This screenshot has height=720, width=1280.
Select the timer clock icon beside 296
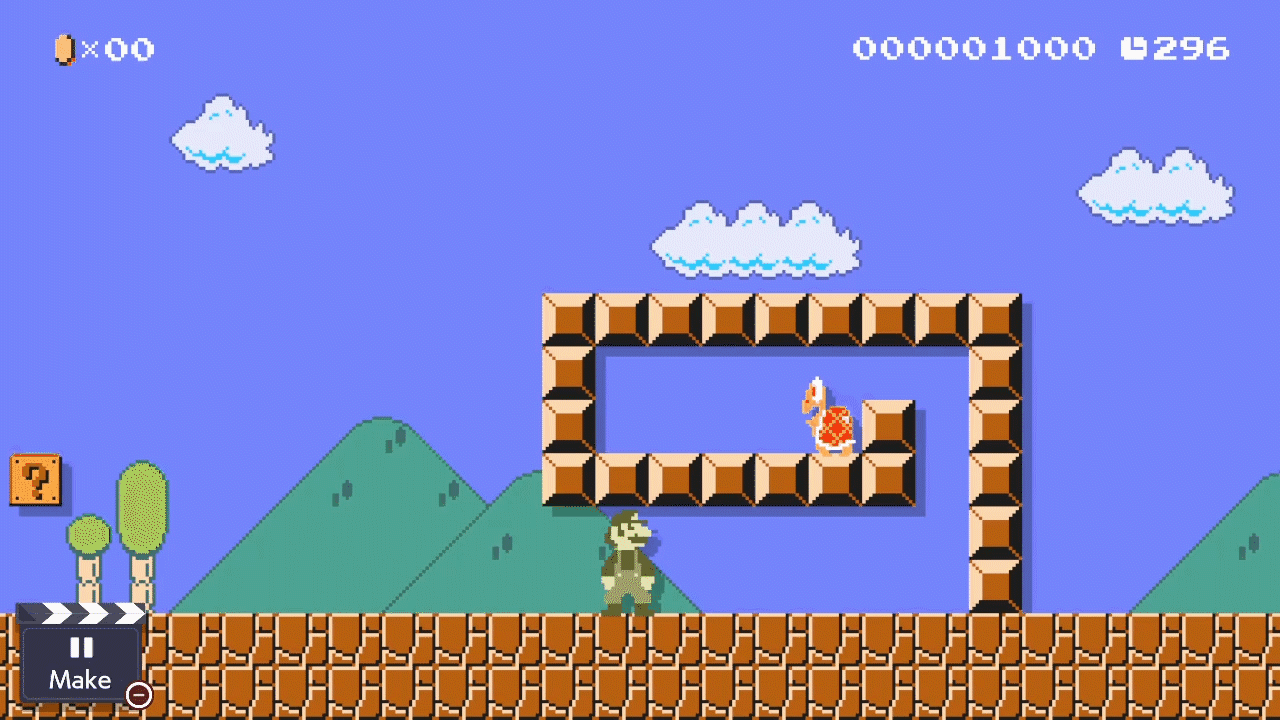[x=1135, y=48]
